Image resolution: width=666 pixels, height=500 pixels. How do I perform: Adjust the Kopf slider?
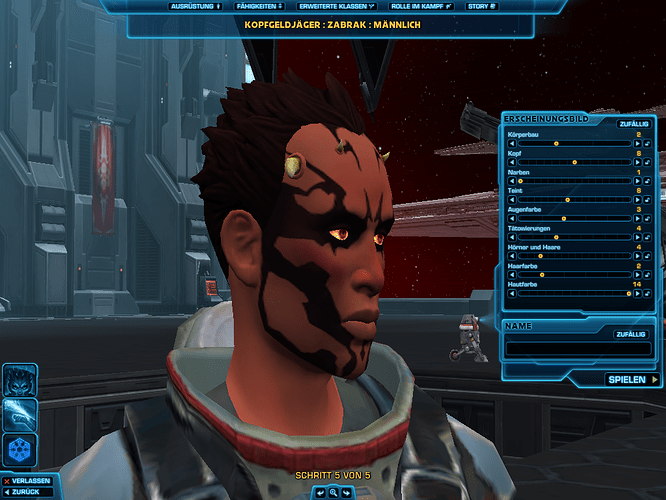point(573,162)
